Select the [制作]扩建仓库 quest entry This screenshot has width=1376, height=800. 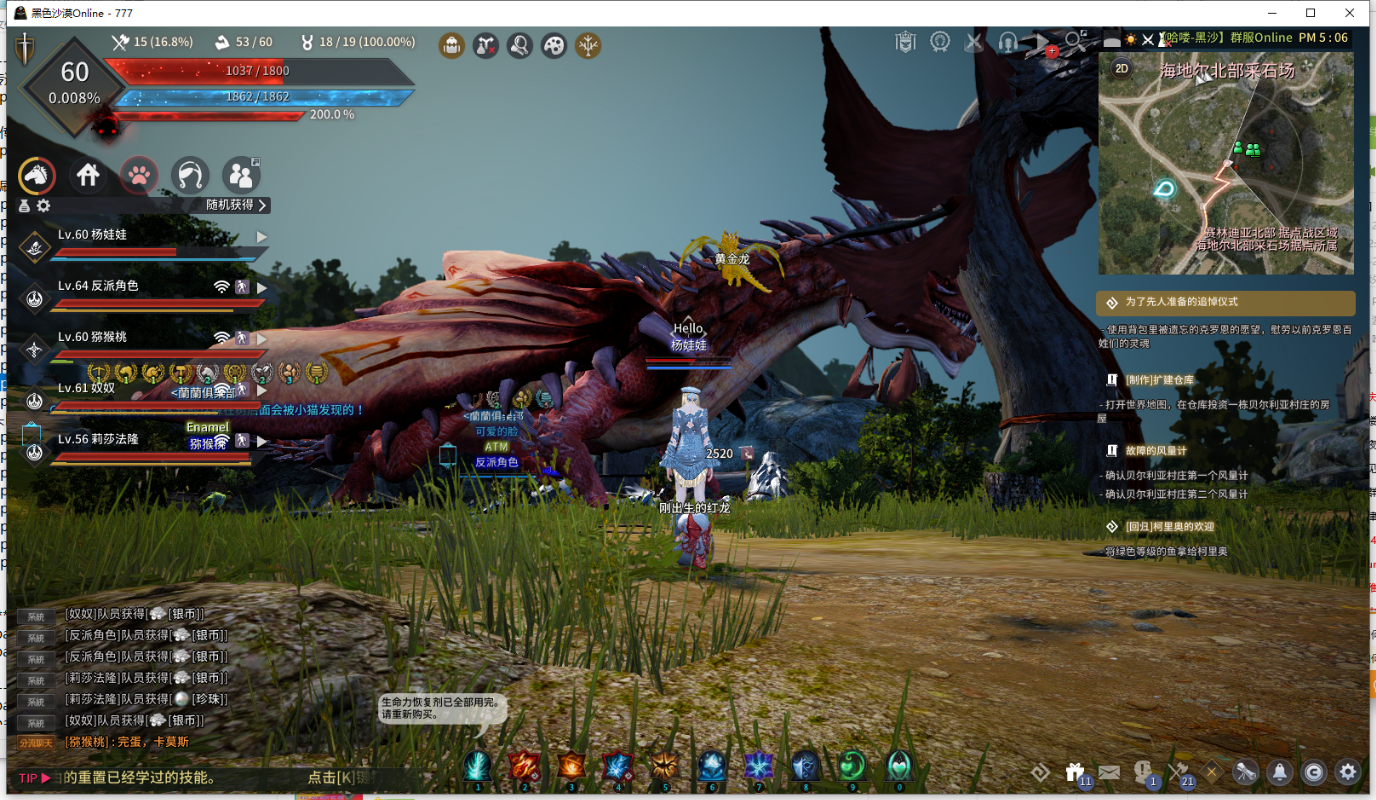[x=1159, y=380]
